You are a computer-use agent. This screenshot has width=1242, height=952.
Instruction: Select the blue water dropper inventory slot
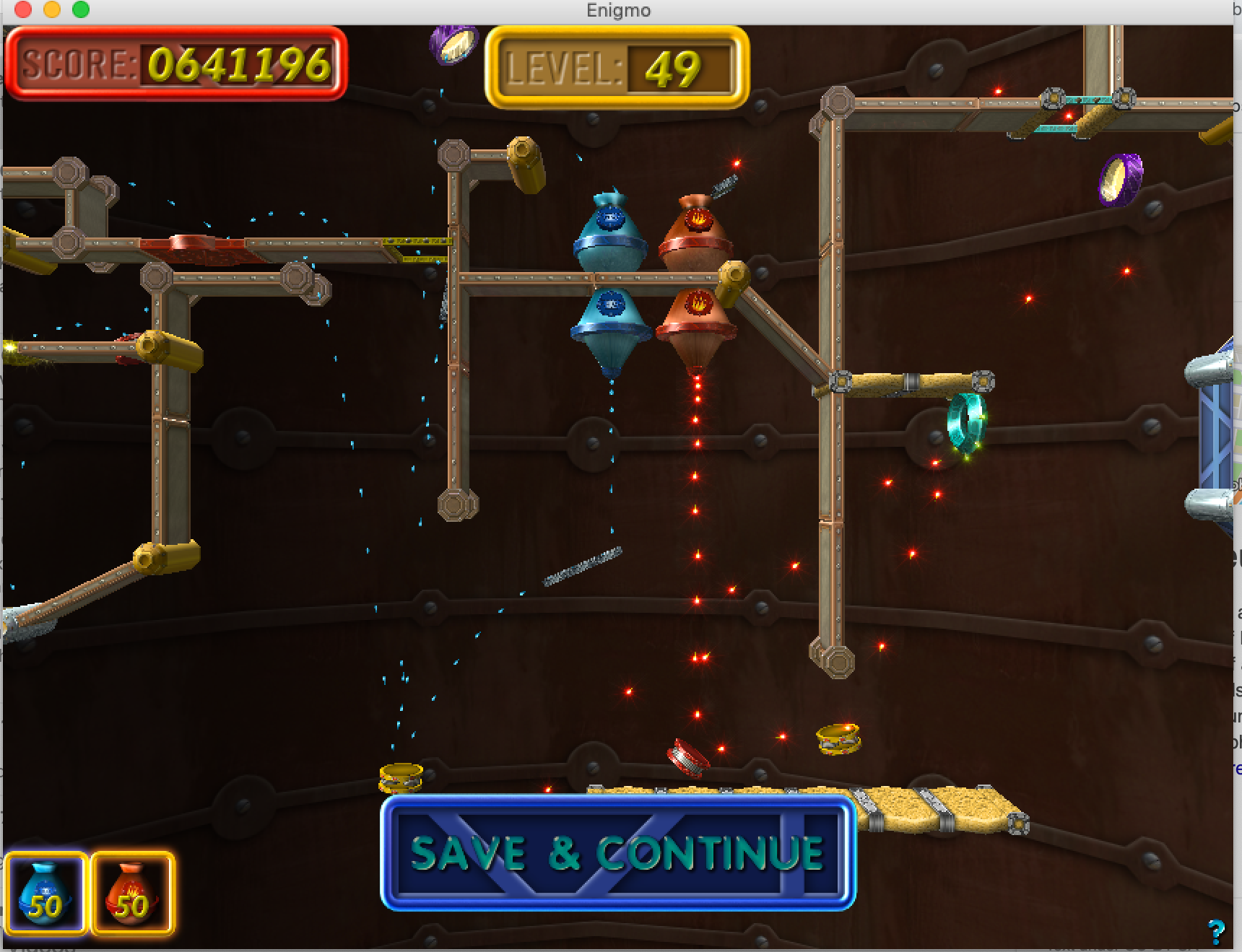tap(46, 894)
